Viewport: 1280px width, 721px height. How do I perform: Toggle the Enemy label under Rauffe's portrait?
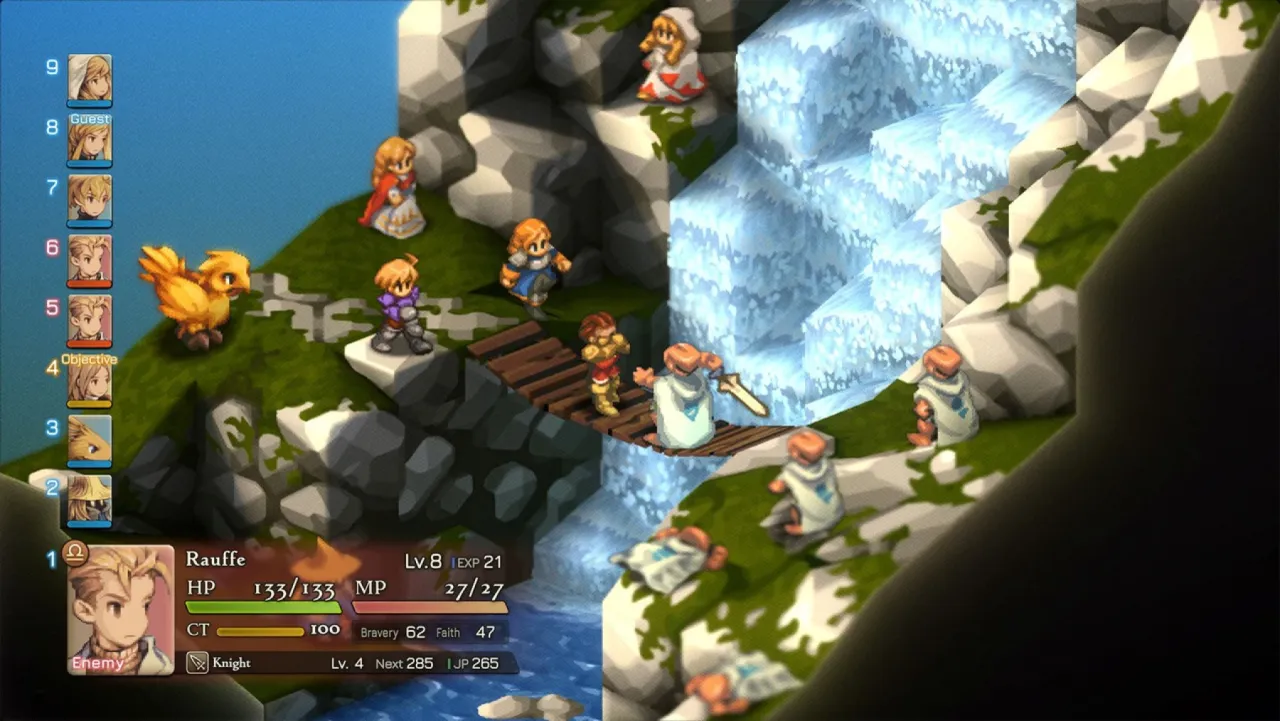point(96,663)
